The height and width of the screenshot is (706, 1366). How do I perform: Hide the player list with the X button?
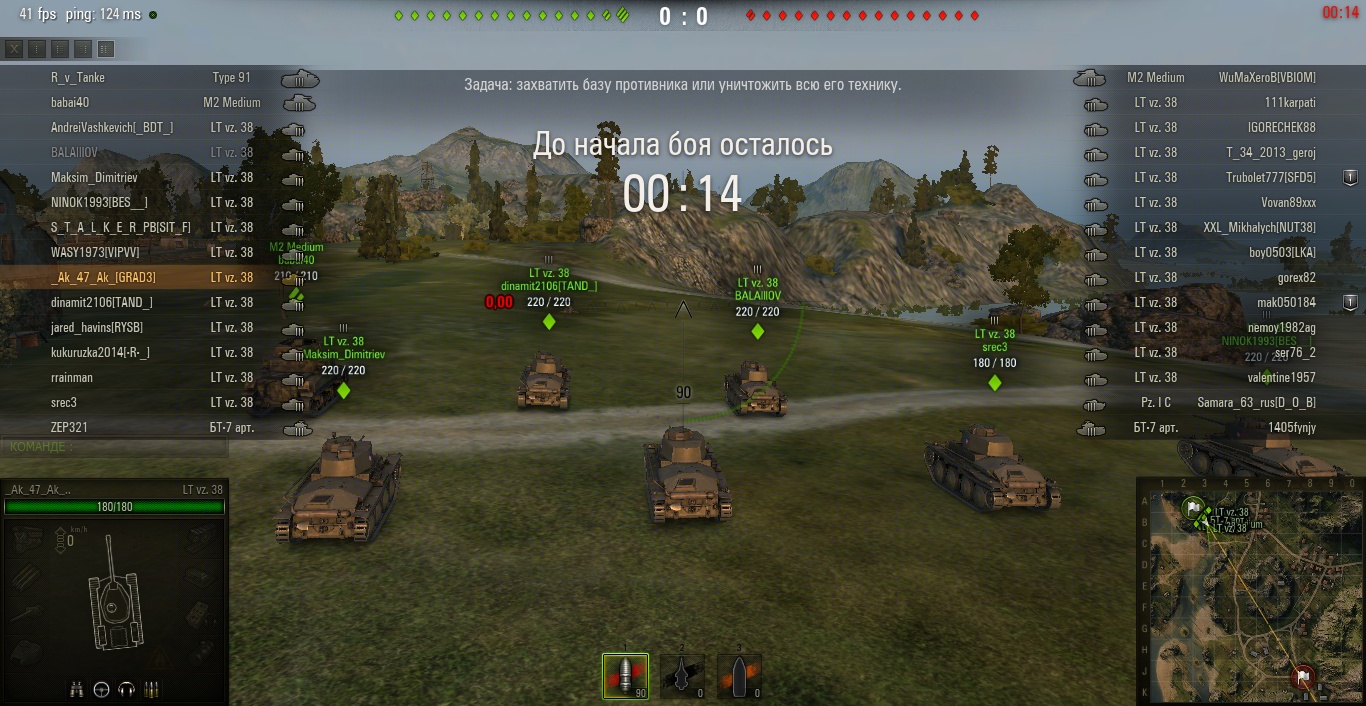[14, 49]
